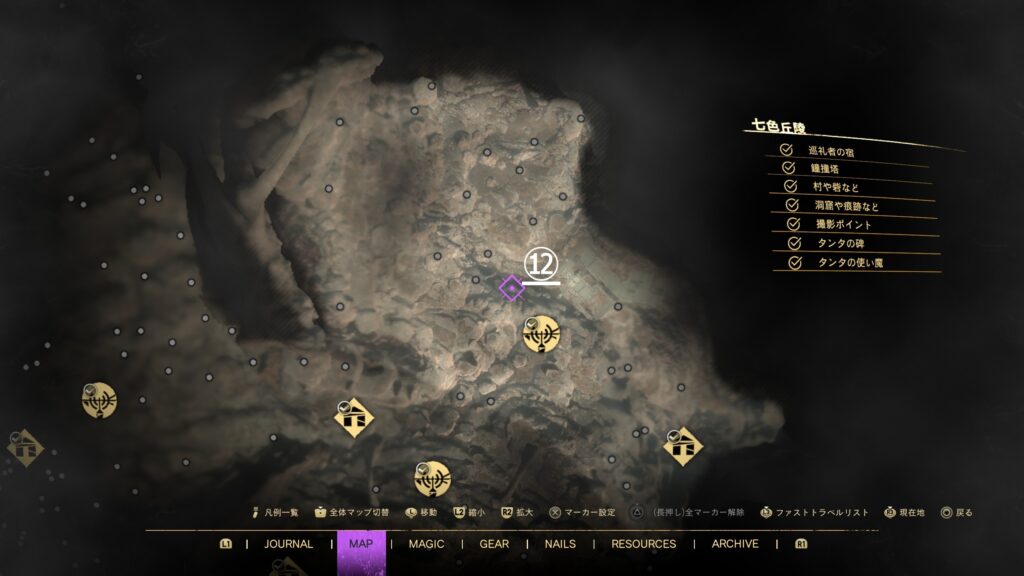The image size is (1024, 576).
Task: Show the NAILS tab
Action: 560,544
